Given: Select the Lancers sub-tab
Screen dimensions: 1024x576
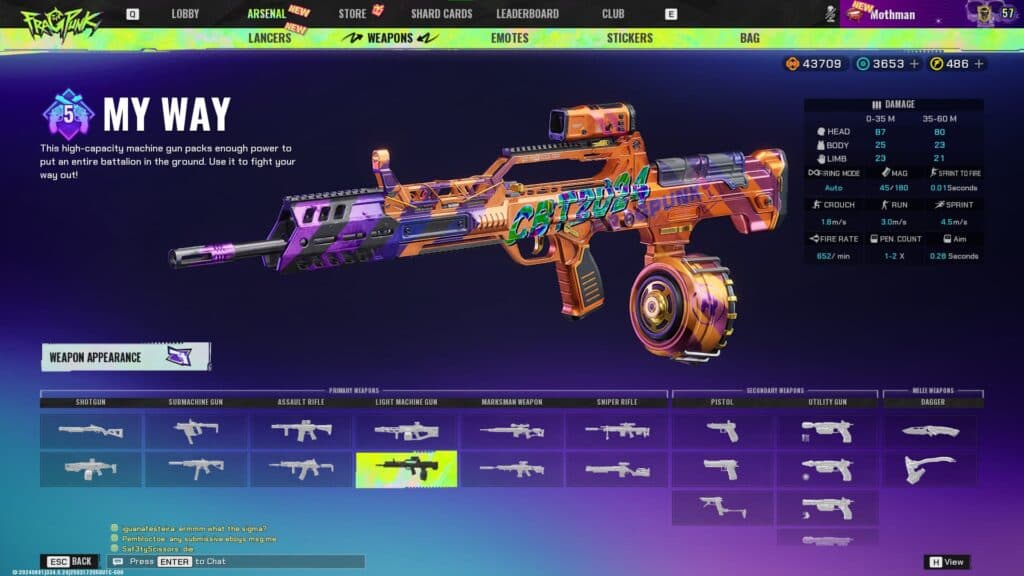Looking at the screenshot, I should [269, 38].
